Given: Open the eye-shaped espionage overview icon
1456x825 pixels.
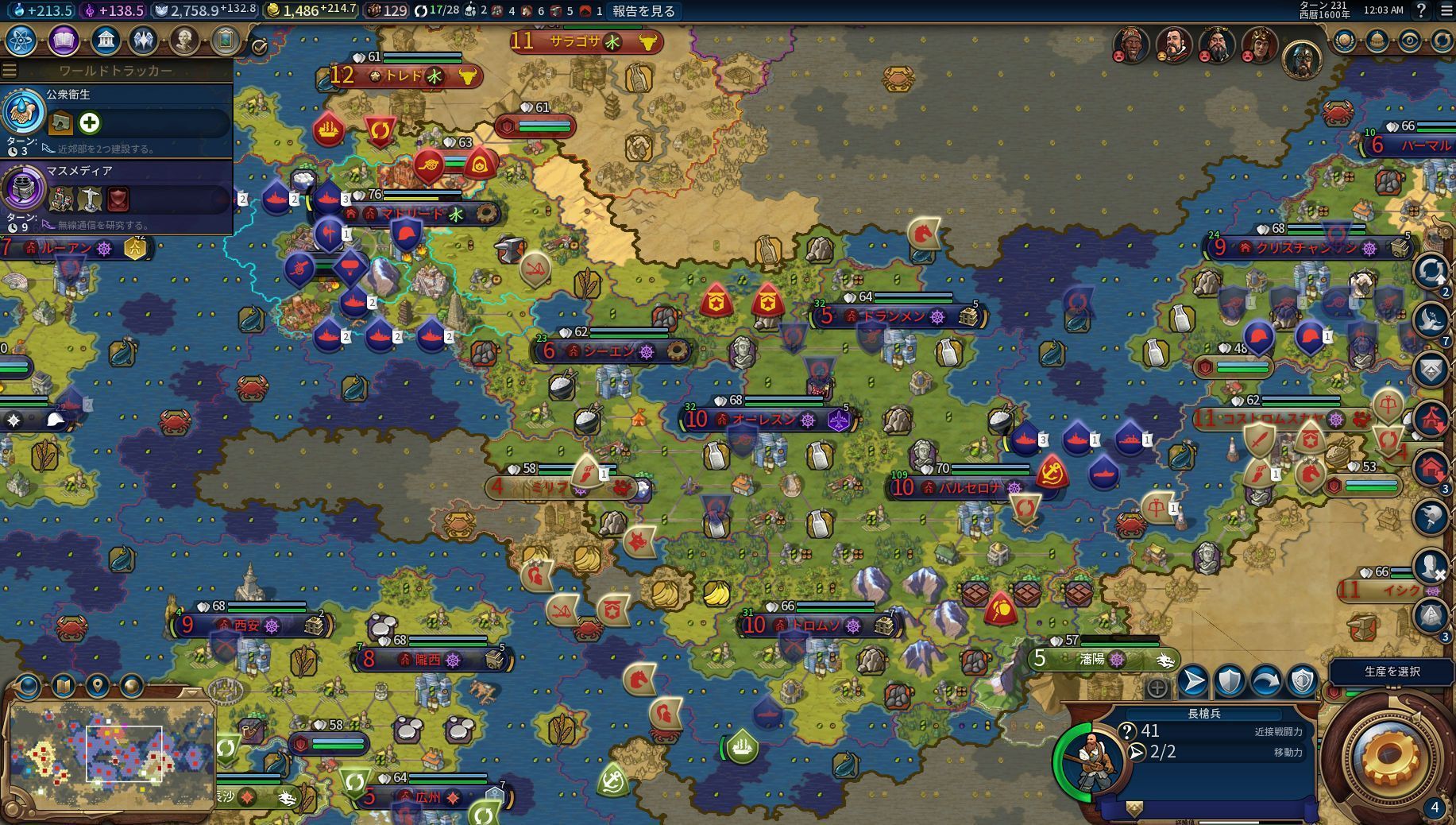Looking at the screenshot, I should click(x=1409, y=41).
